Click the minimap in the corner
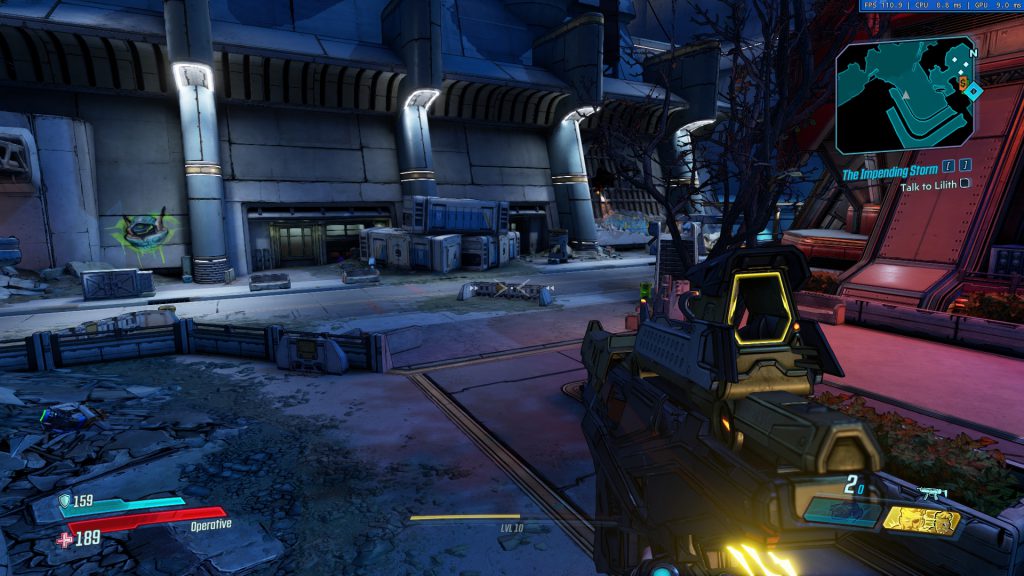1024x576 pixels. [905, 95]
